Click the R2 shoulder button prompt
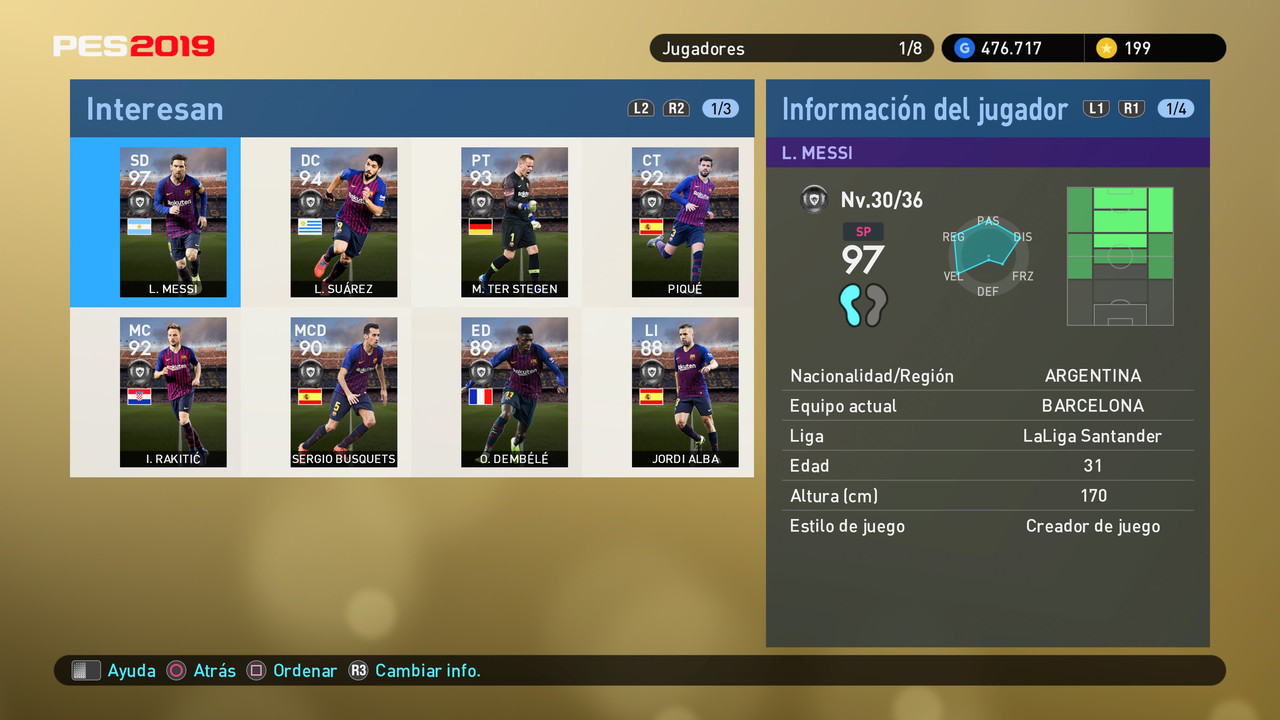The width and height of the screenshot is (1280, 720). [677, 108]
